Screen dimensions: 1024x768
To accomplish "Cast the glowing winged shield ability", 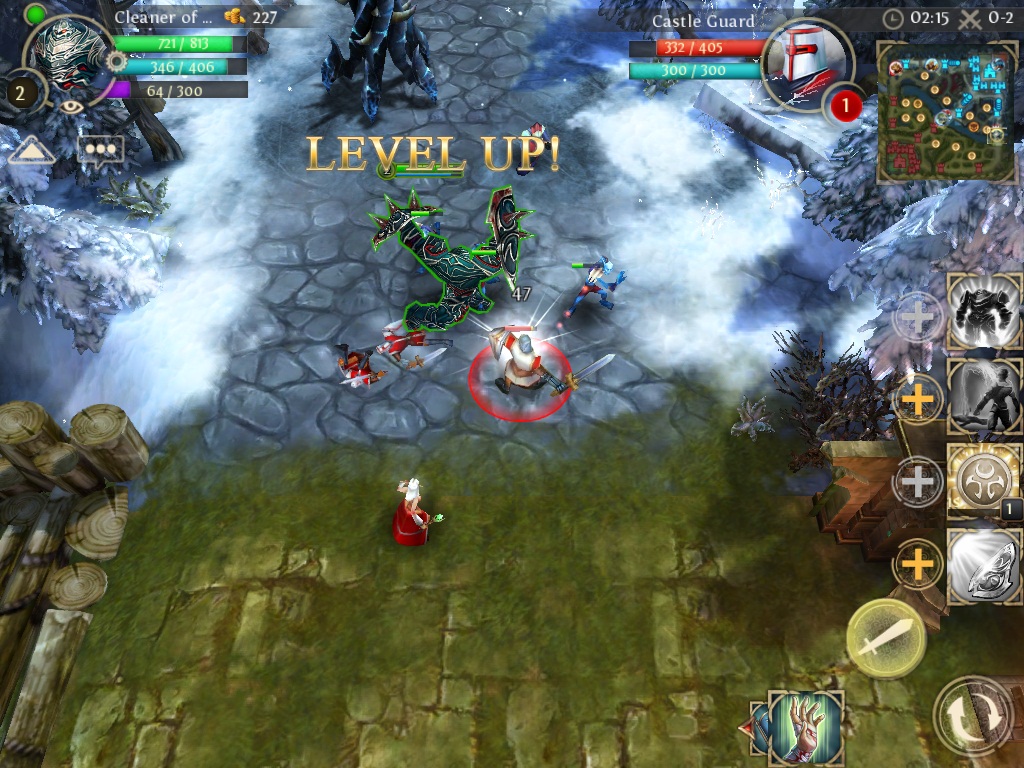I will [984, 567].
